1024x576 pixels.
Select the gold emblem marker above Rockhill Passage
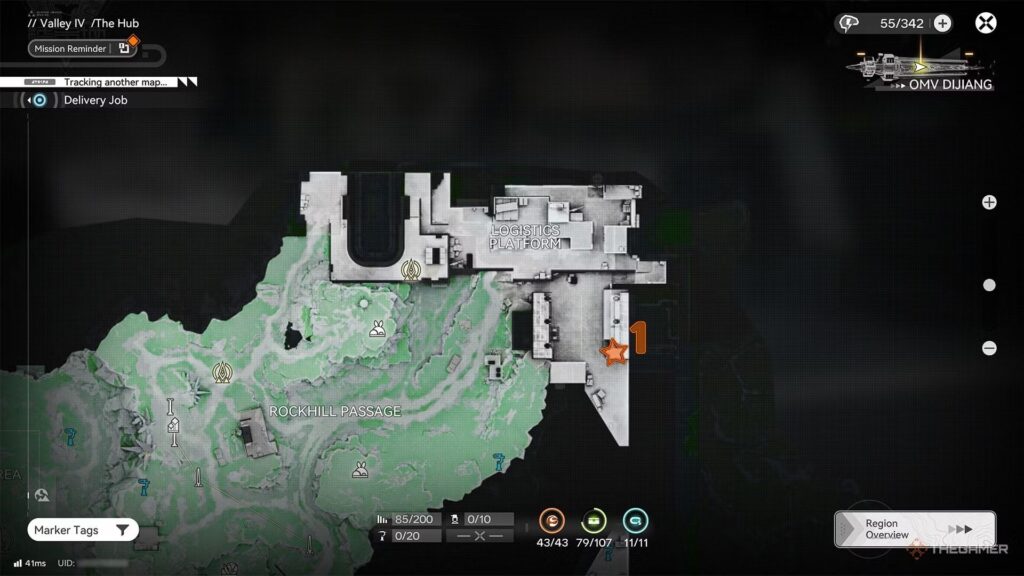coord(221,373)
